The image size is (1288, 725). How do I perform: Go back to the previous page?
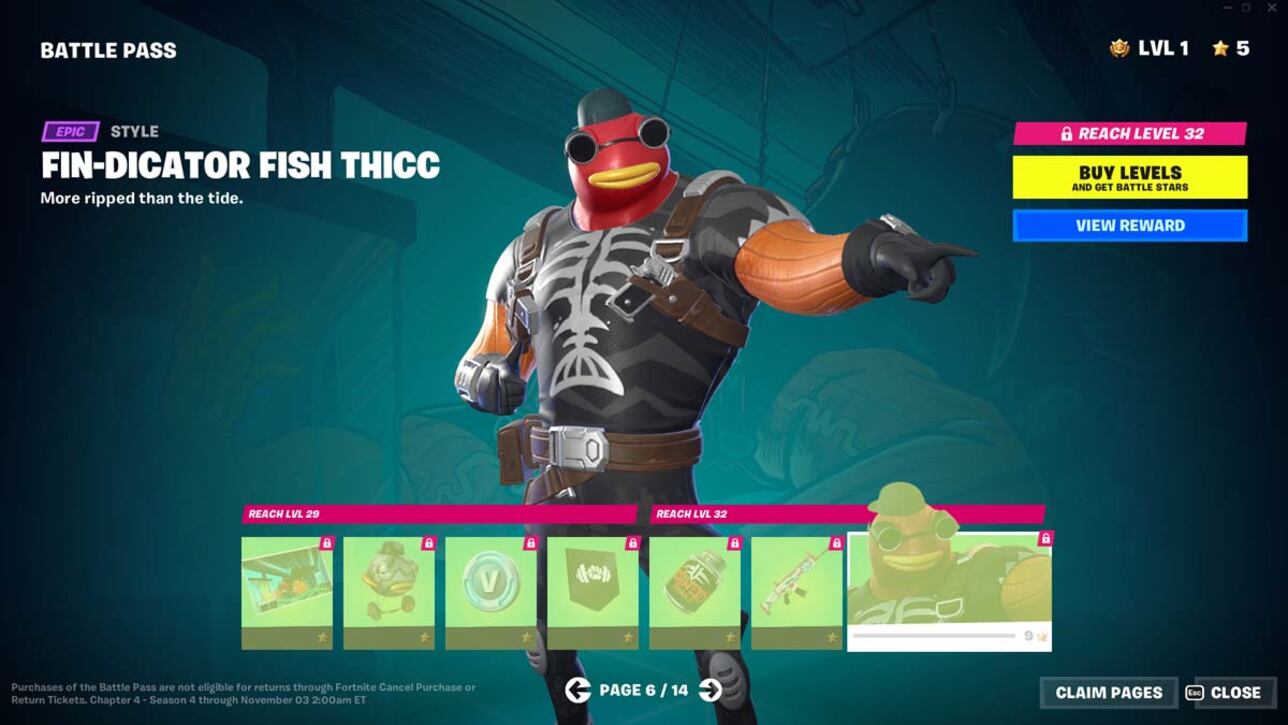tap(580, 692)
